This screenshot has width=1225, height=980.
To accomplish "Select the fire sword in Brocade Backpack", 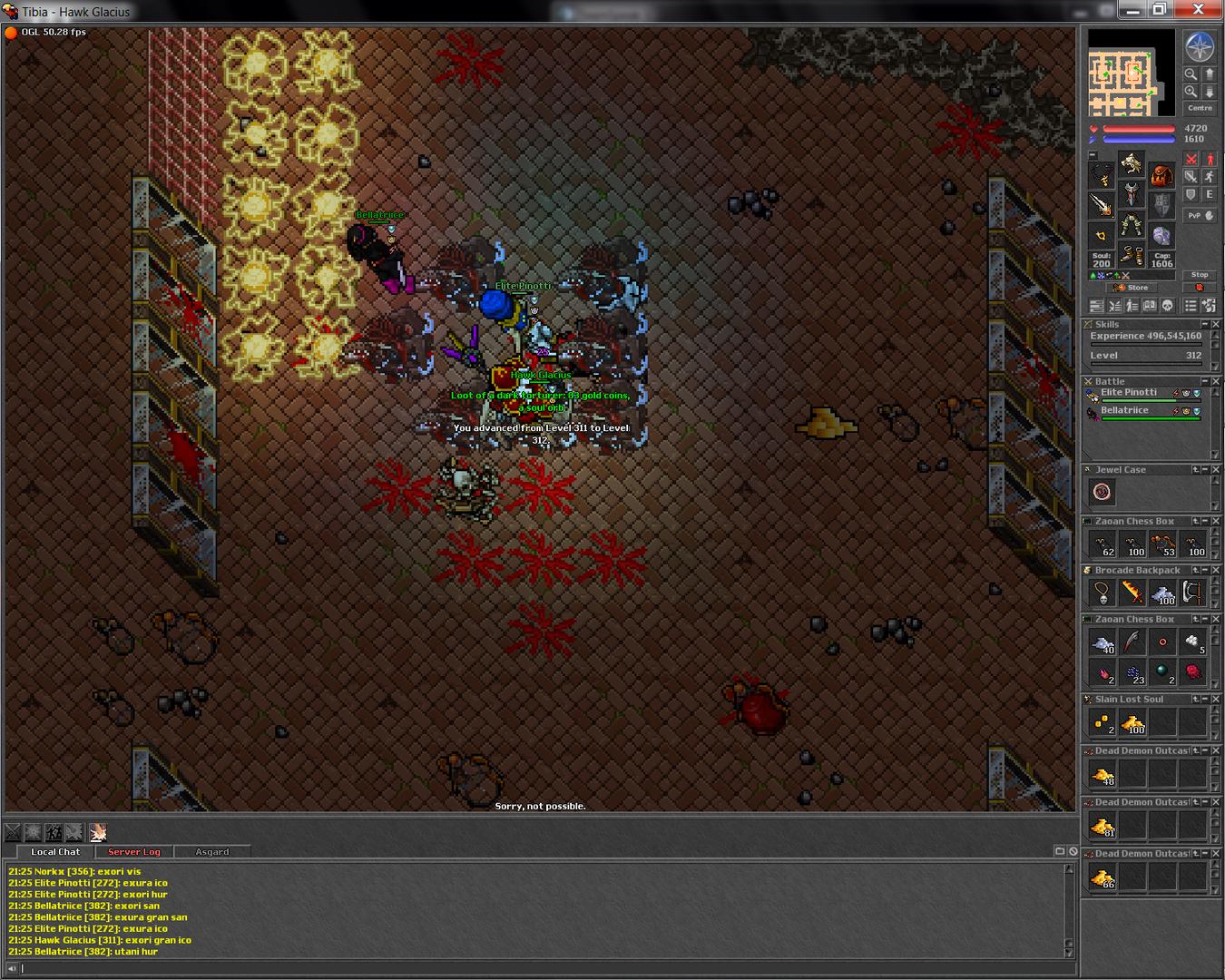I will coord(1132,593).
